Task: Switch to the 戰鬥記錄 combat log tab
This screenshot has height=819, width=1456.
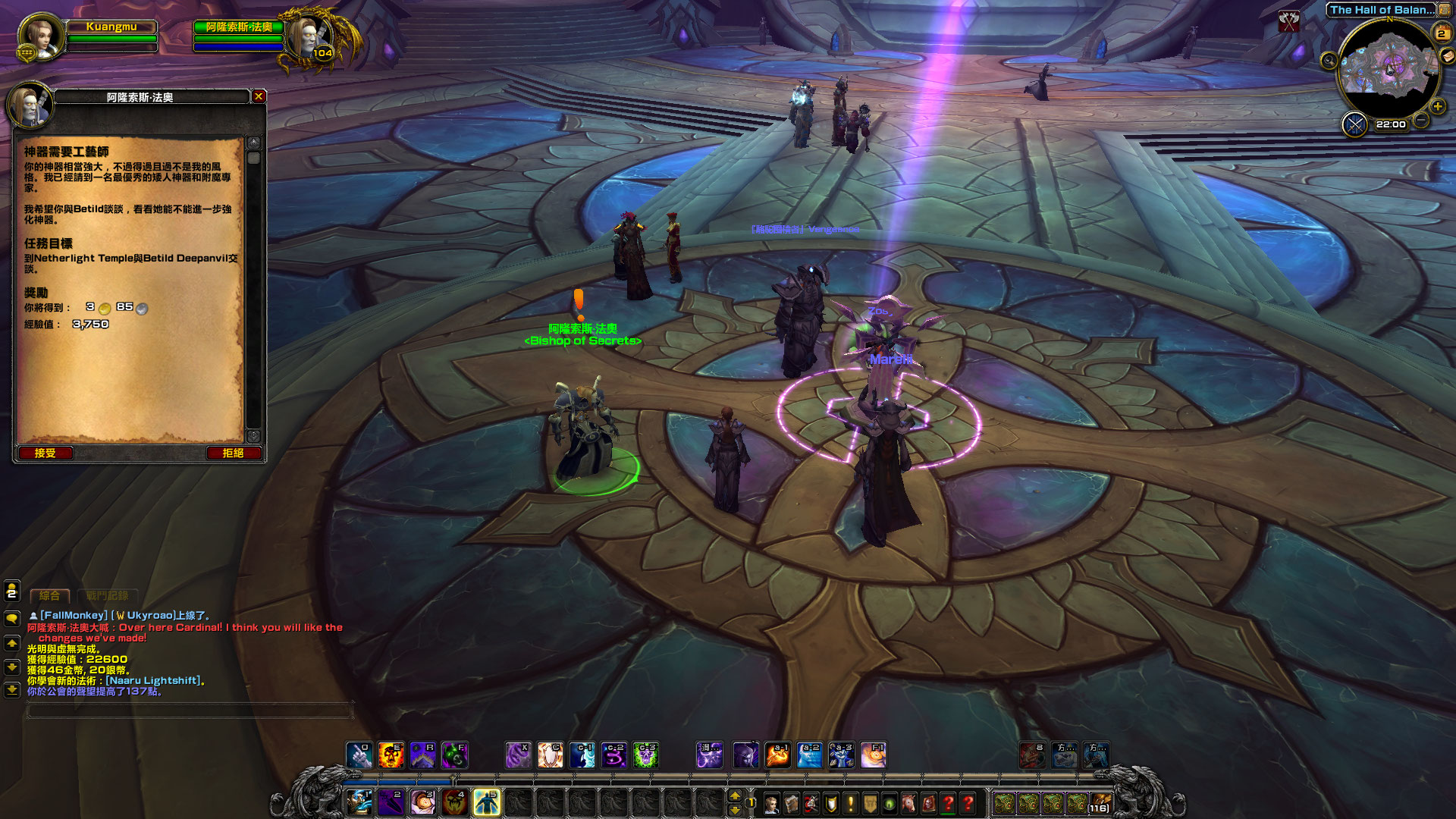Action: 107,596
